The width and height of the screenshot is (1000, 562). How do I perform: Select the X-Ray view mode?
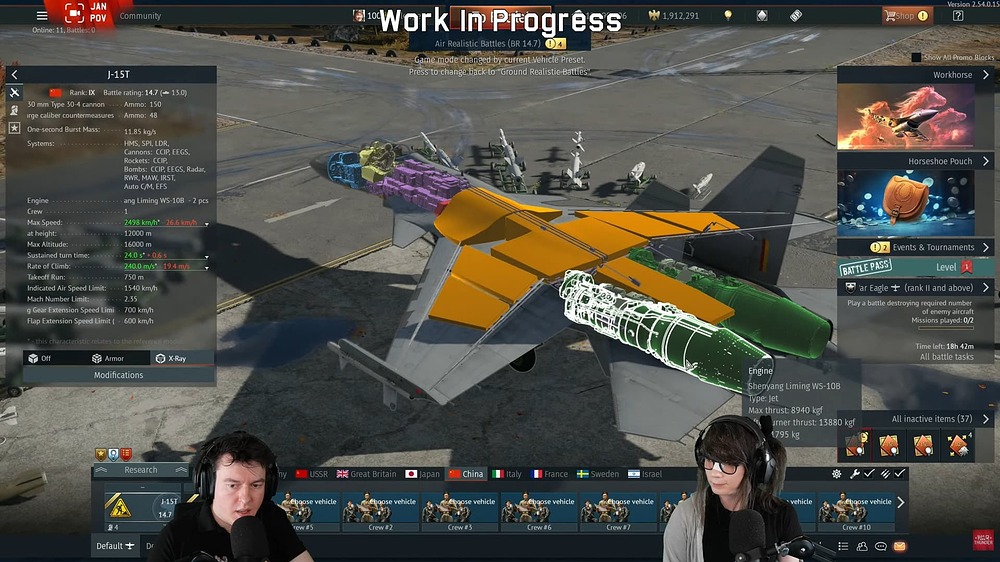[170, 358]
